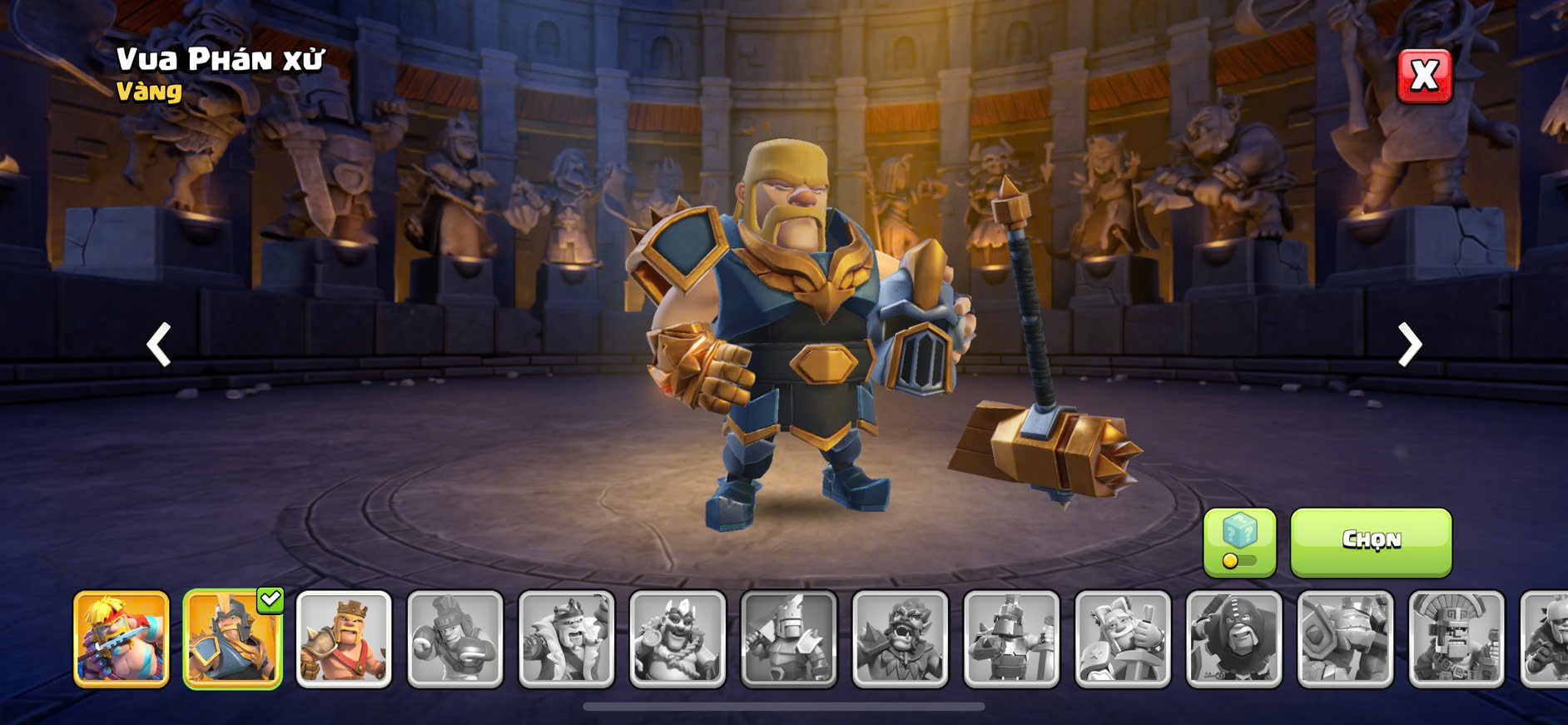
Task: Pick the locked leaf-haired jungle king skin
Action: click(901, 639)
